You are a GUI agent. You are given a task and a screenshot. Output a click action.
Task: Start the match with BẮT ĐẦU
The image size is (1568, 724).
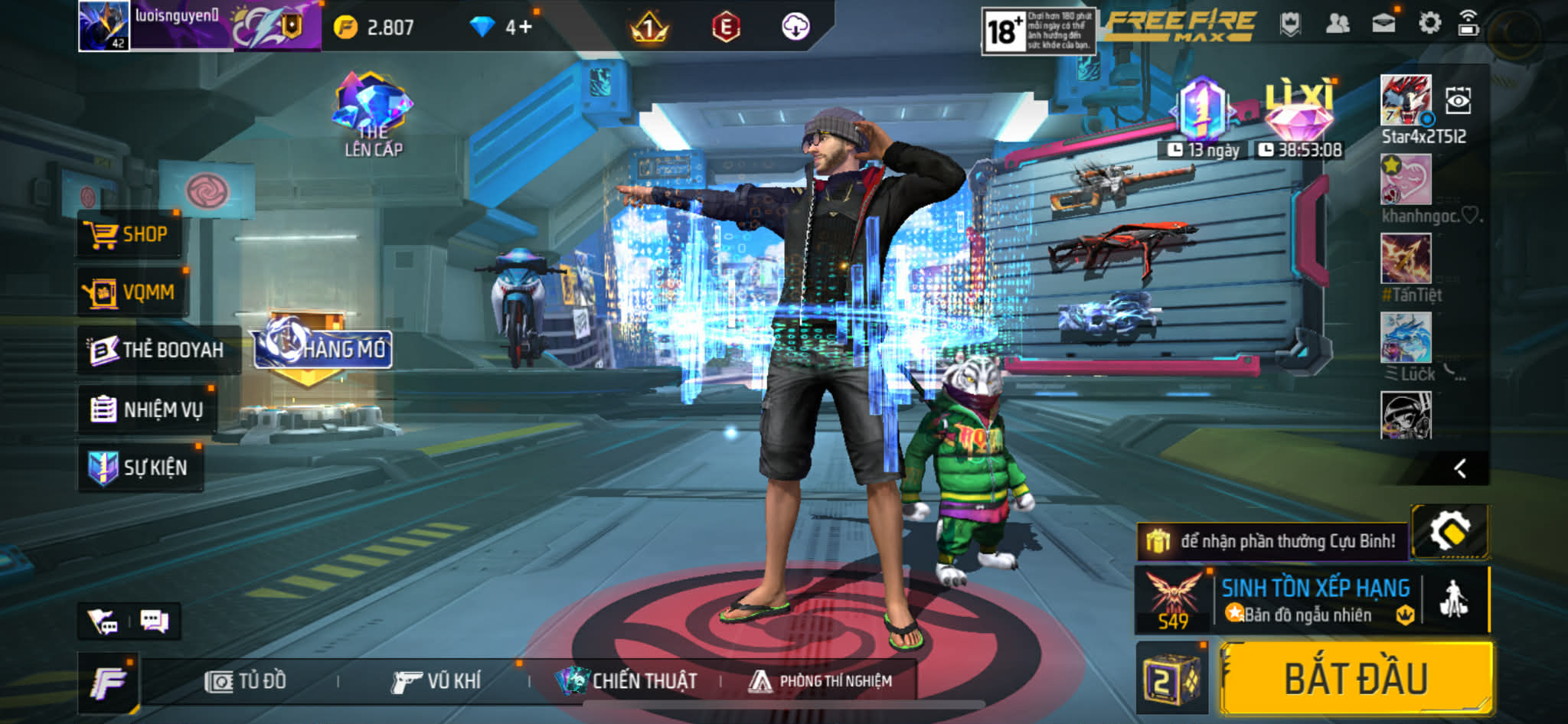click(x=1356, y=679)
